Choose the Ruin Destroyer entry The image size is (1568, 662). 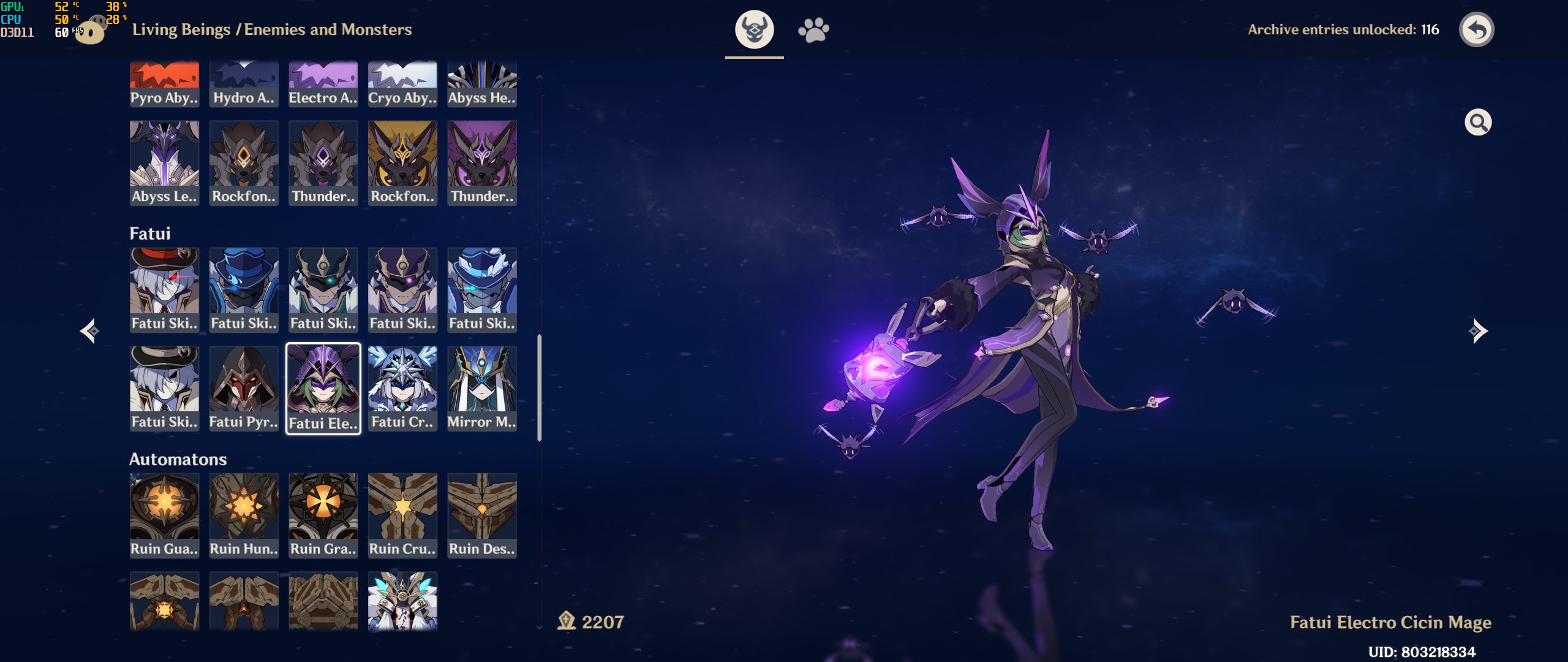(x=482, y=515)
